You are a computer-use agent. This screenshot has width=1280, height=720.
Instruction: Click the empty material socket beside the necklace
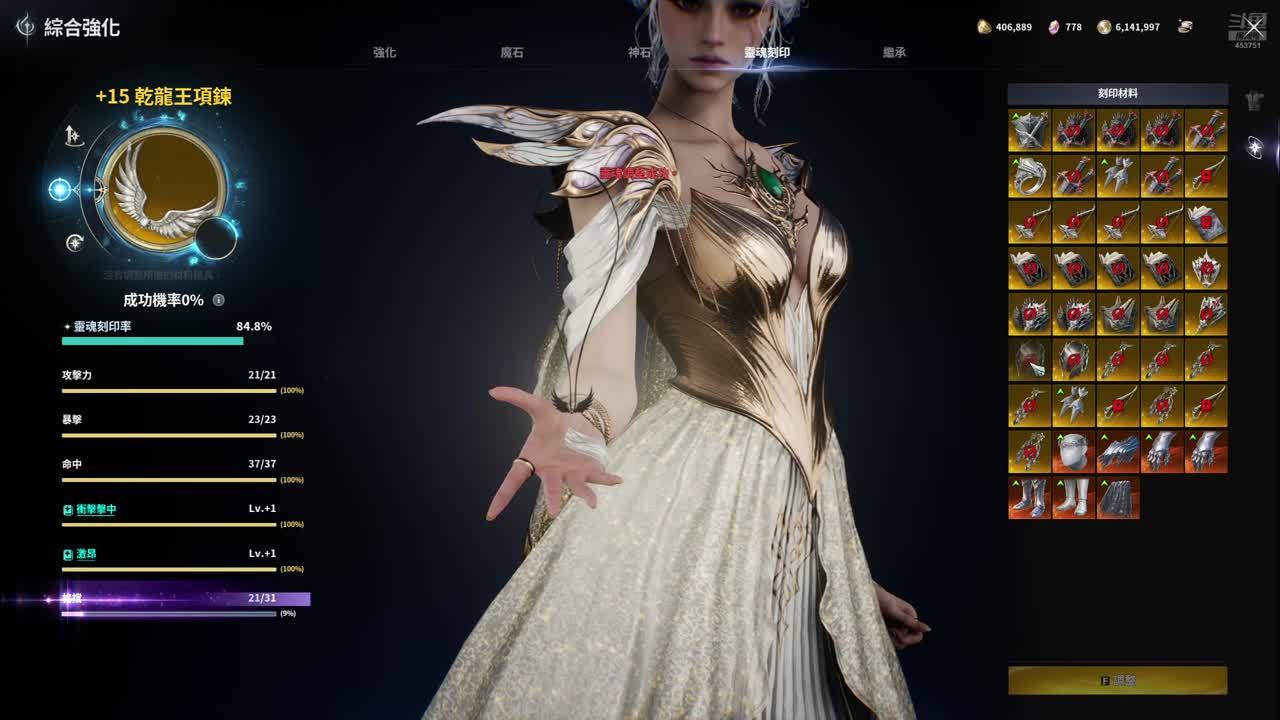(x=216, y=238)
